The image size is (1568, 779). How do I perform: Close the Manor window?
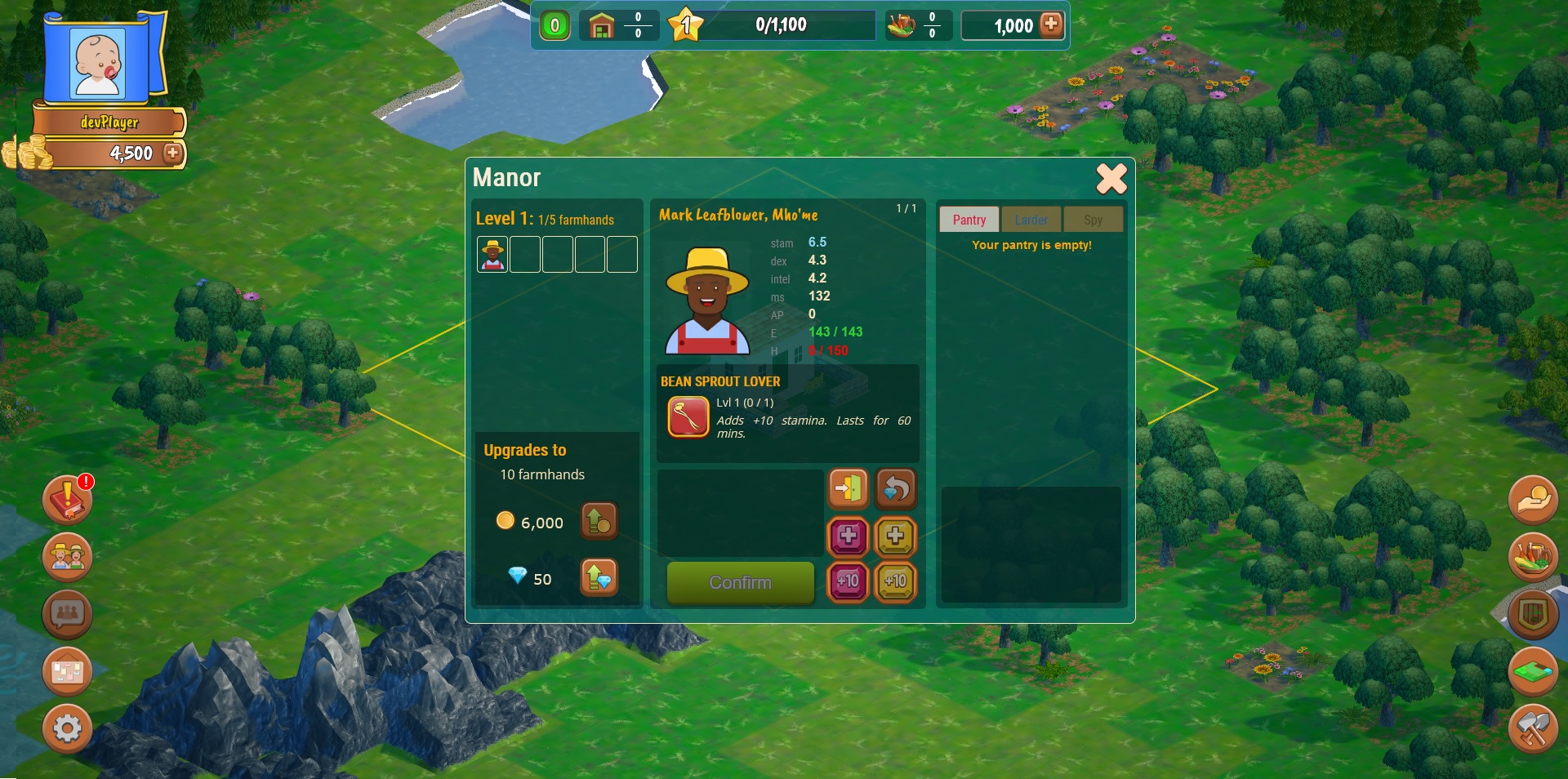click(1111, 179)
